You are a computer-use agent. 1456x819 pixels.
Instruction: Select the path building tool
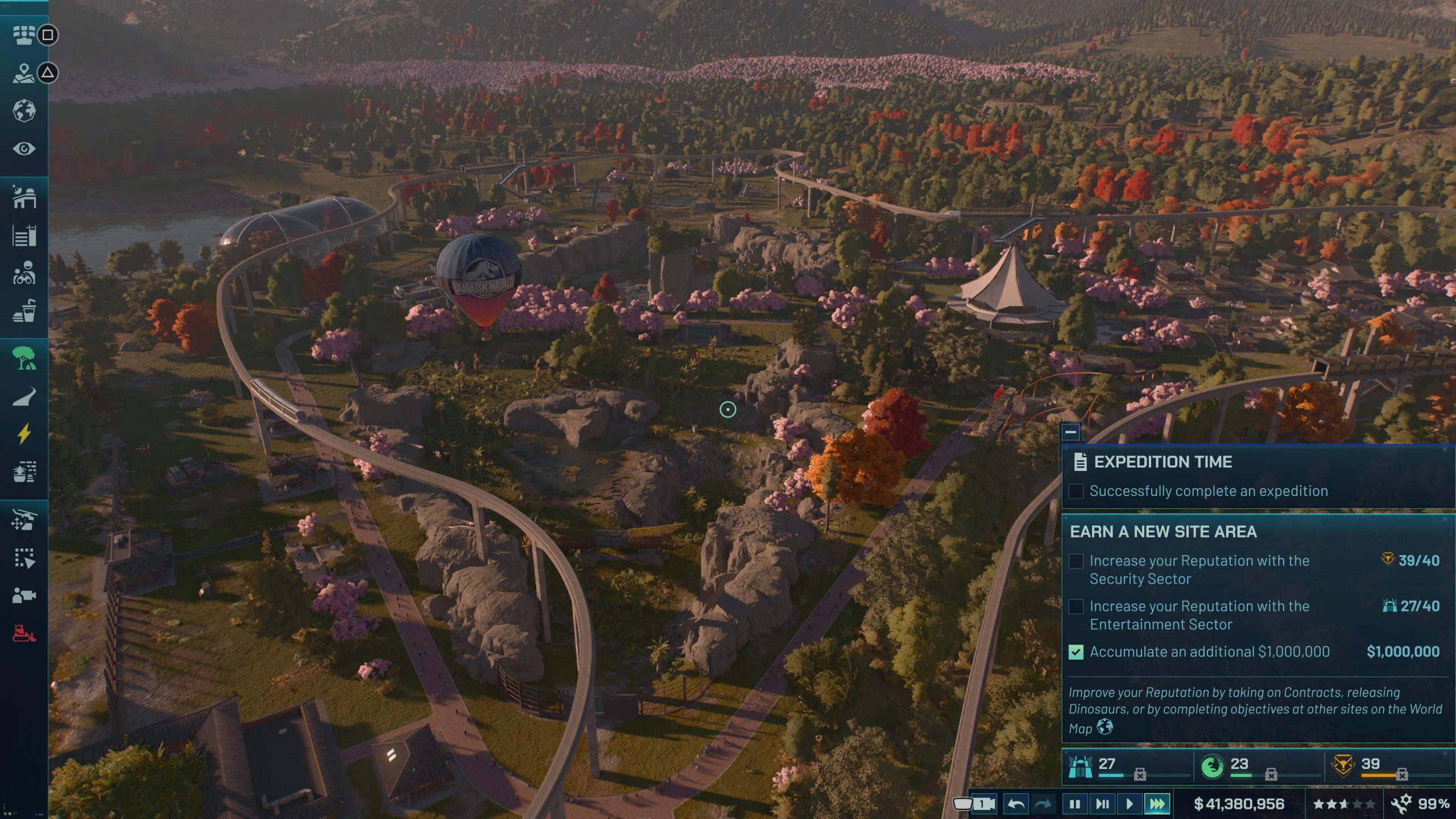point(24,396)
